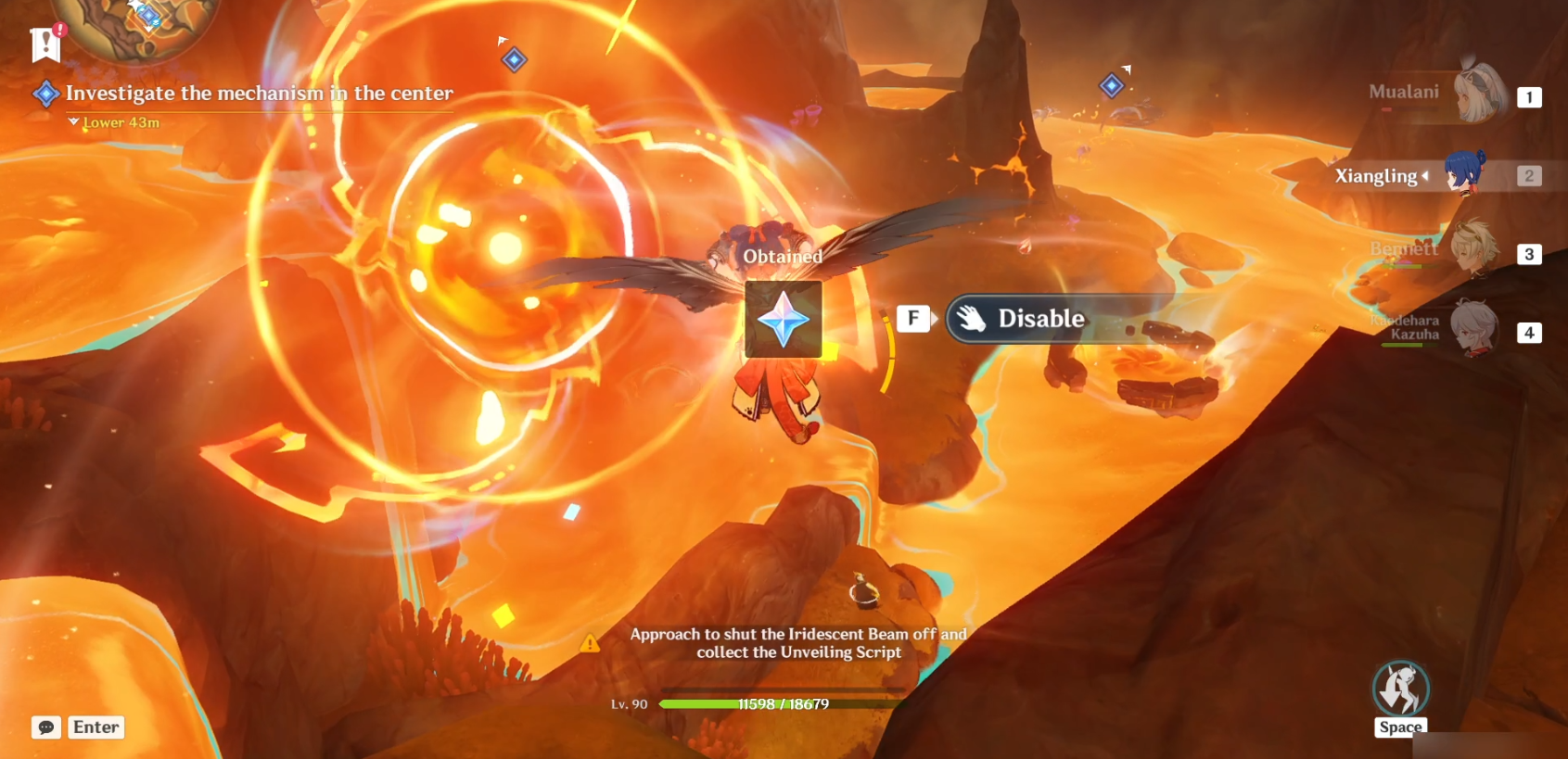Activate the jump action icon
1568x759 pixels.
pos(1400,690)
